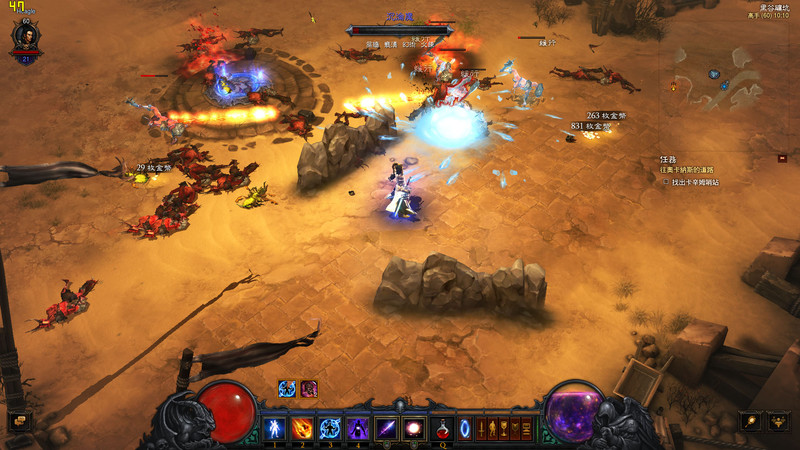This screenshot has width=800, height=450.
Task: Select the quest objective checkbox in tracker
Action: (x=666, y=183)
